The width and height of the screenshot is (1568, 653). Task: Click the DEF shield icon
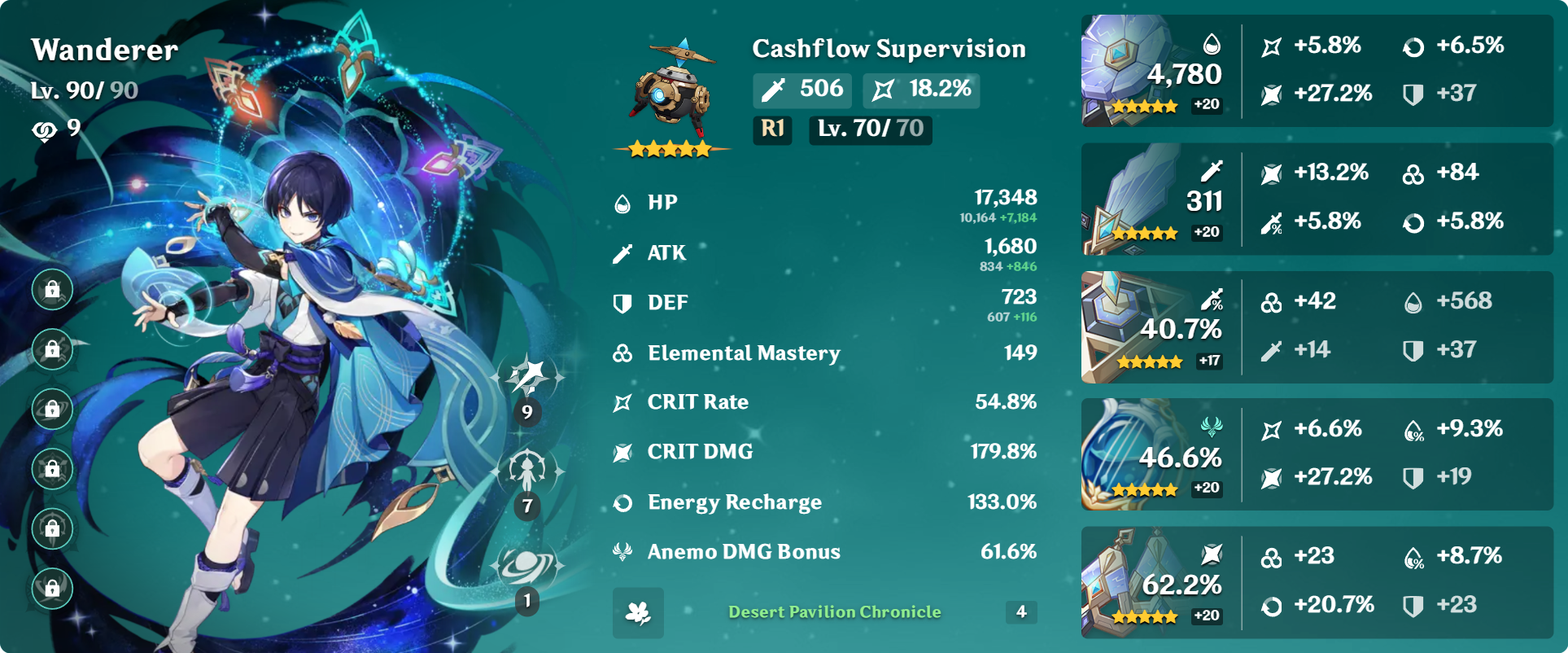[x=622, y=302]
